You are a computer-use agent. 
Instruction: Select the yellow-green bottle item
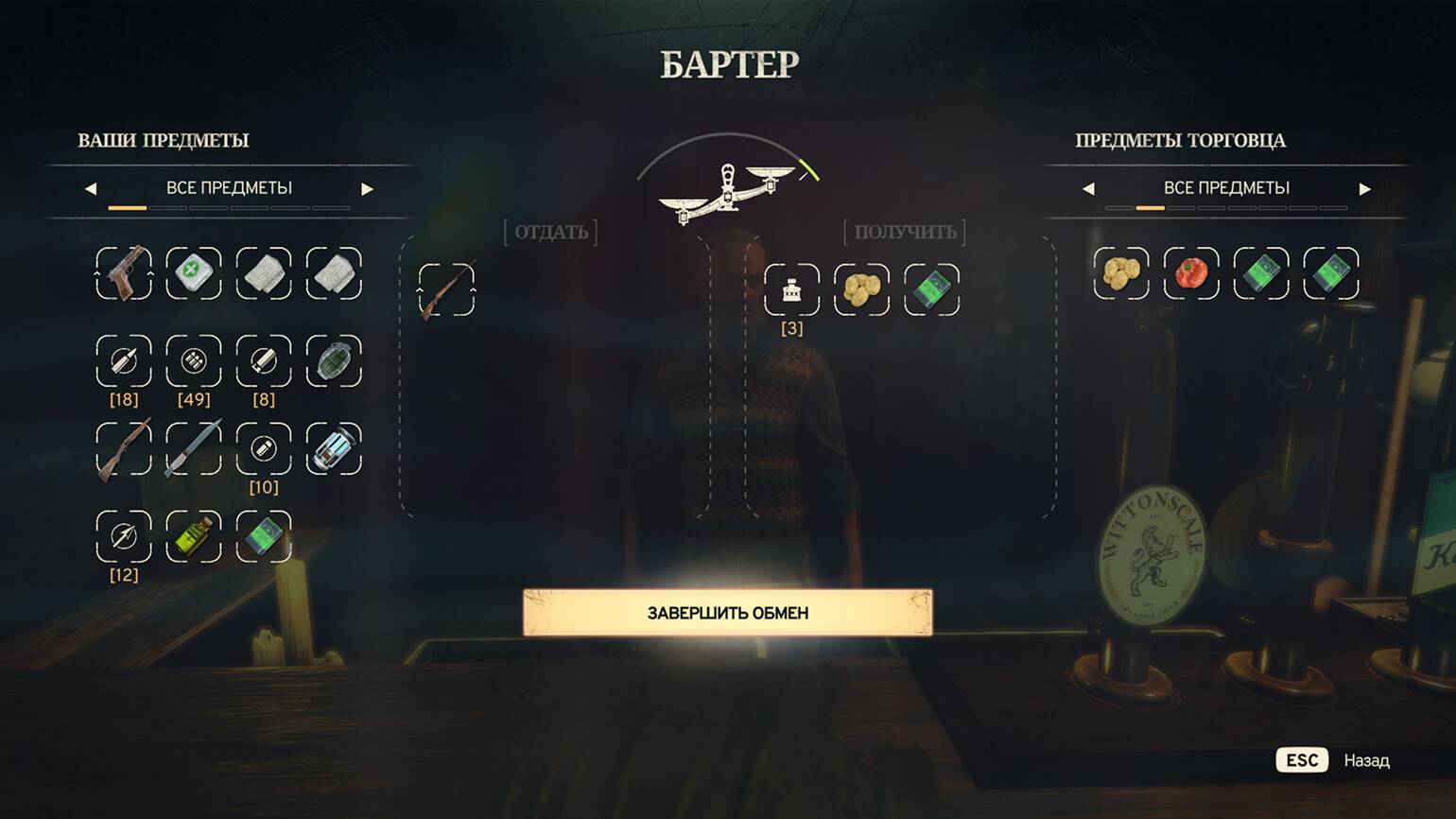click(194, 536)
